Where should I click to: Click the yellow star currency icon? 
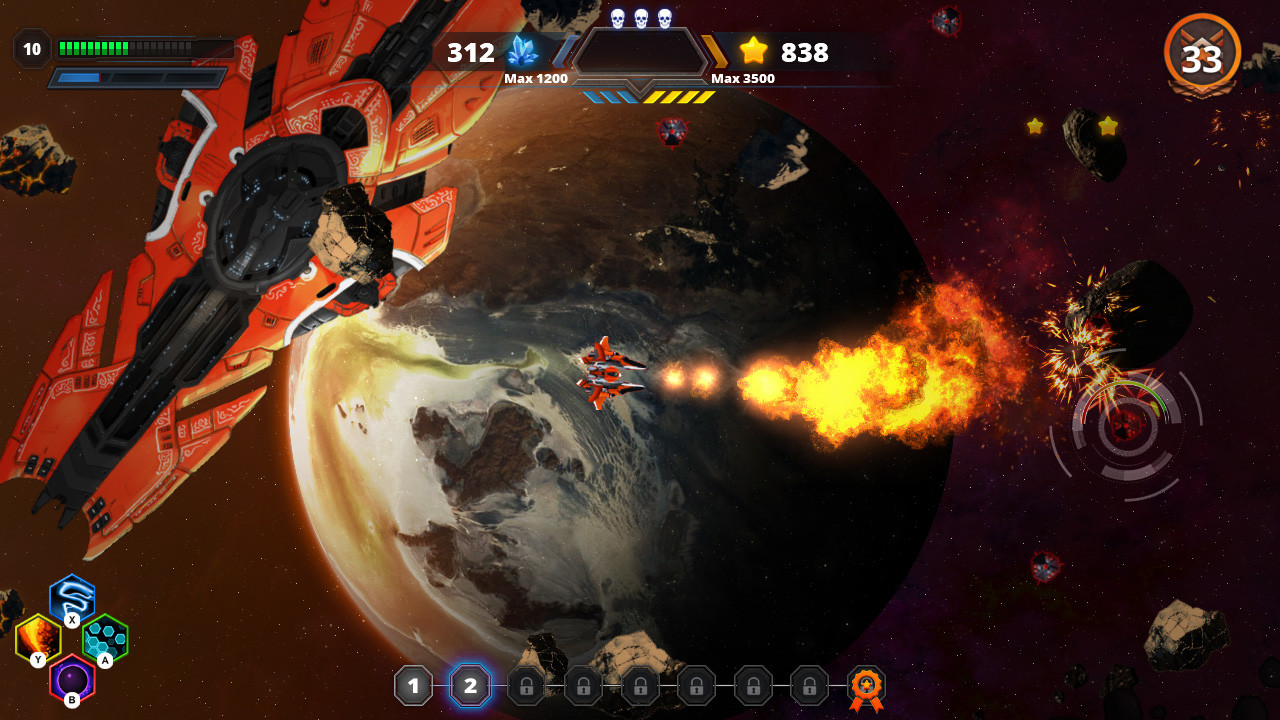click(x=752, y=52)
